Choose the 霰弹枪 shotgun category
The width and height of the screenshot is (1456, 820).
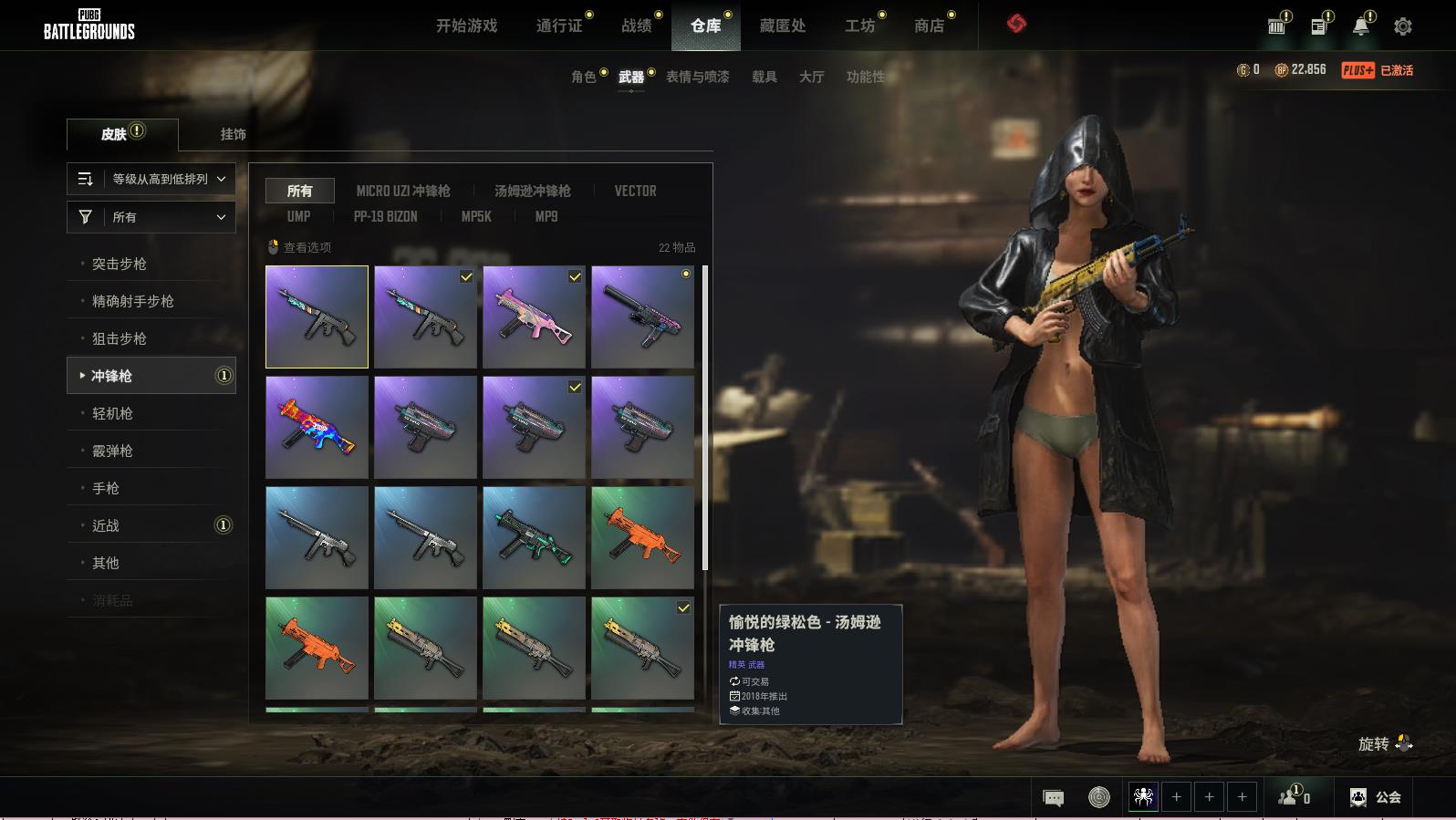(112, 451)
